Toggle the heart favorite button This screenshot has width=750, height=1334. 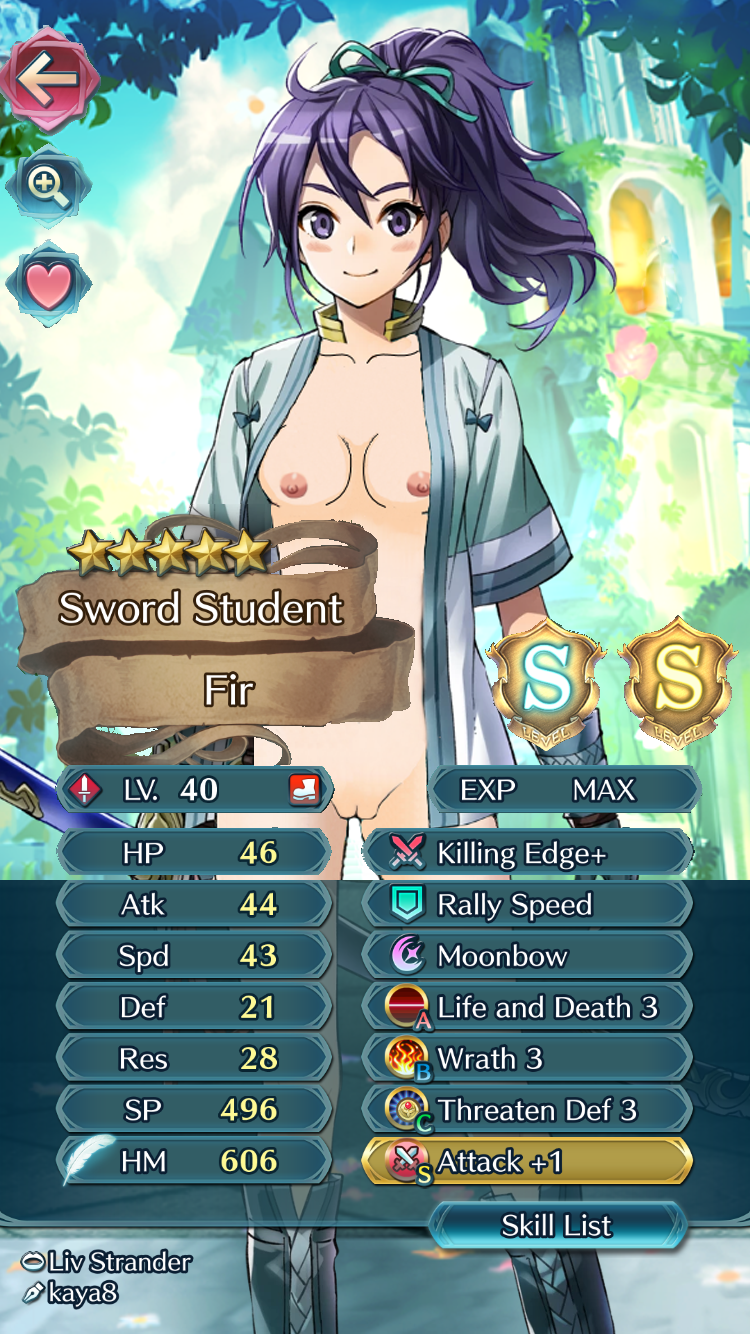(48, 285)
